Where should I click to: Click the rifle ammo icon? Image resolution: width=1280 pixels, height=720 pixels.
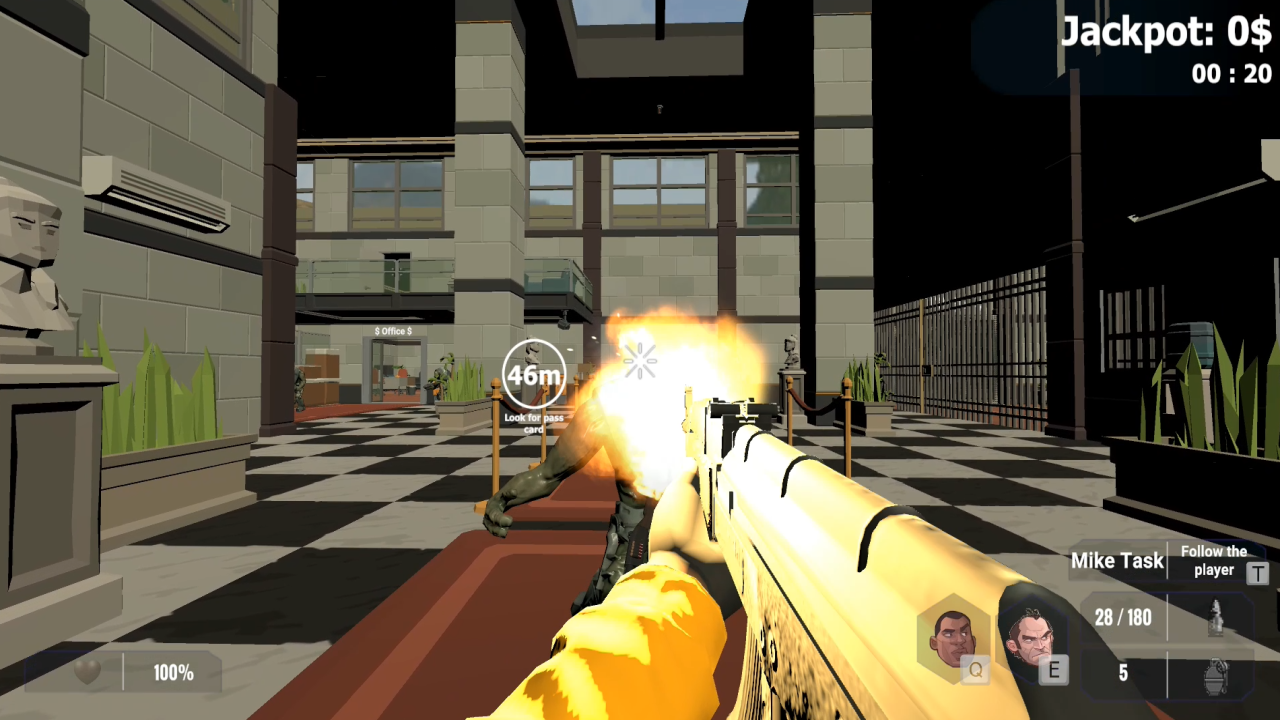[1215, 617]
